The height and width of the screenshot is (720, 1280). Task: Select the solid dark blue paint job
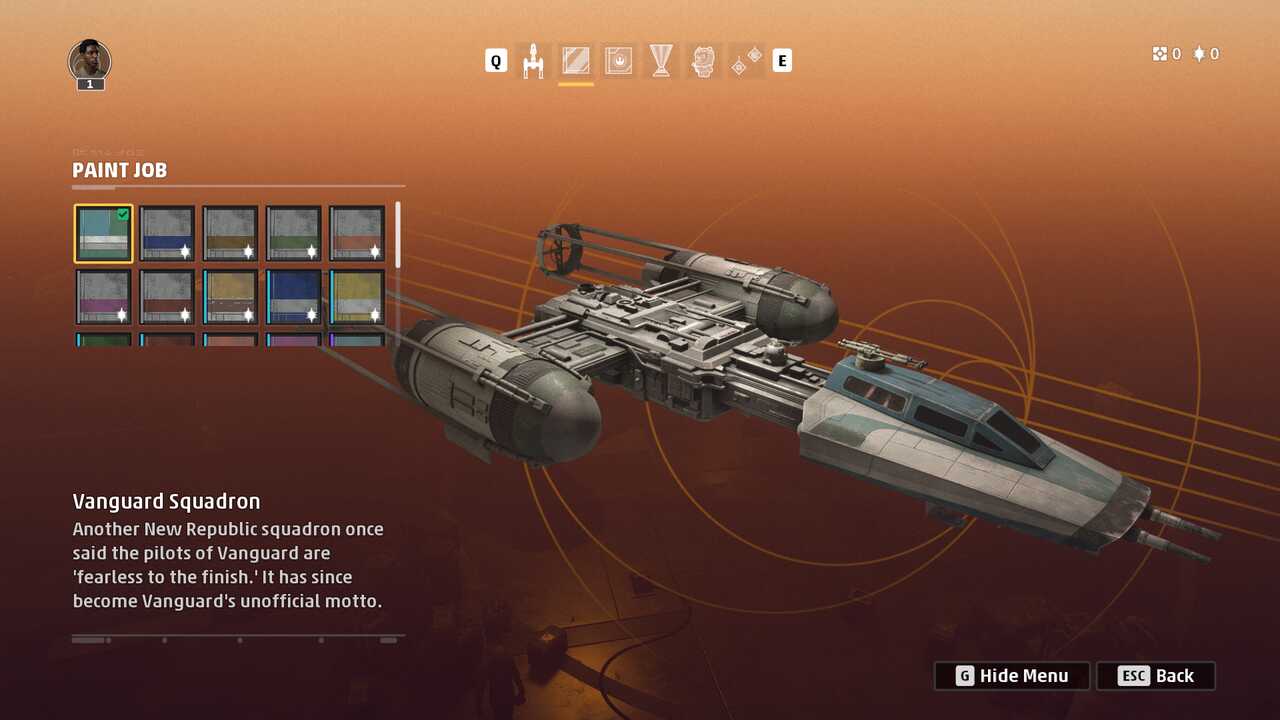click(294, 297)
